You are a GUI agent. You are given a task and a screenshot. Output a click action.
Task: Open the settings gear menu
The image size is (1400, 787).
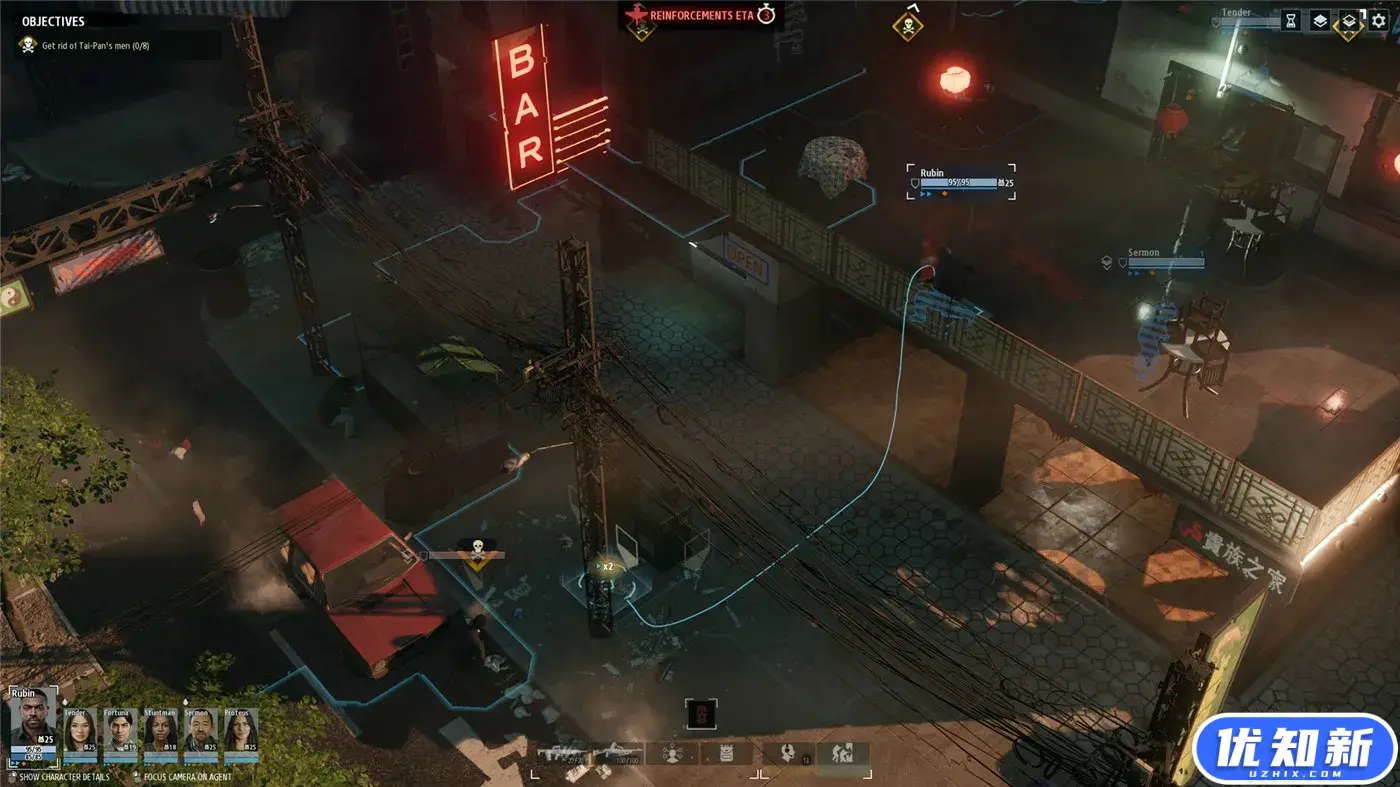click(1378, 18)
